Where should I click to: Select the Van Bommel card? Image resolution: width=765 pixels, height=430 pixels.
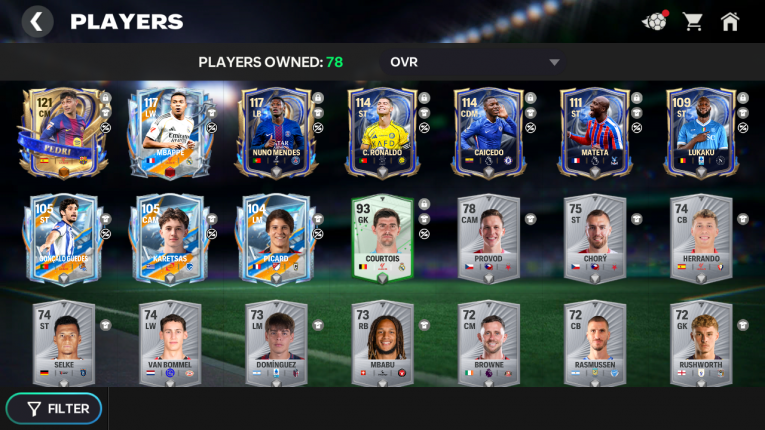pyautogui.click(x=168, y=342)
